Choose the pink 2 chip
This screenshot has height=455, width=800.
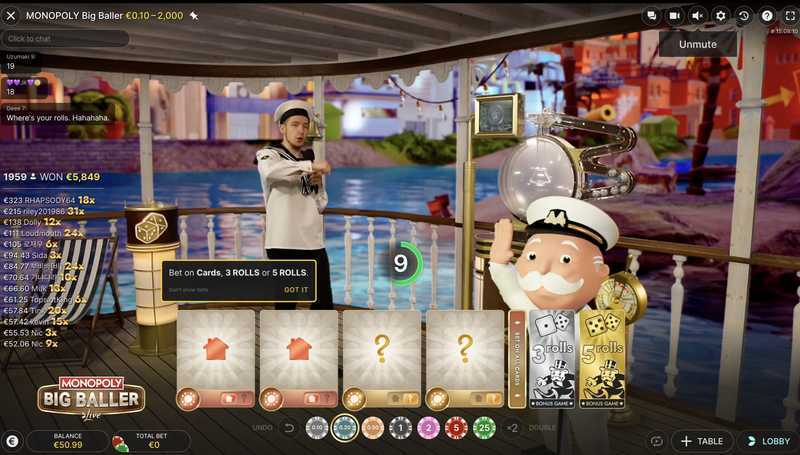(429, 428)
